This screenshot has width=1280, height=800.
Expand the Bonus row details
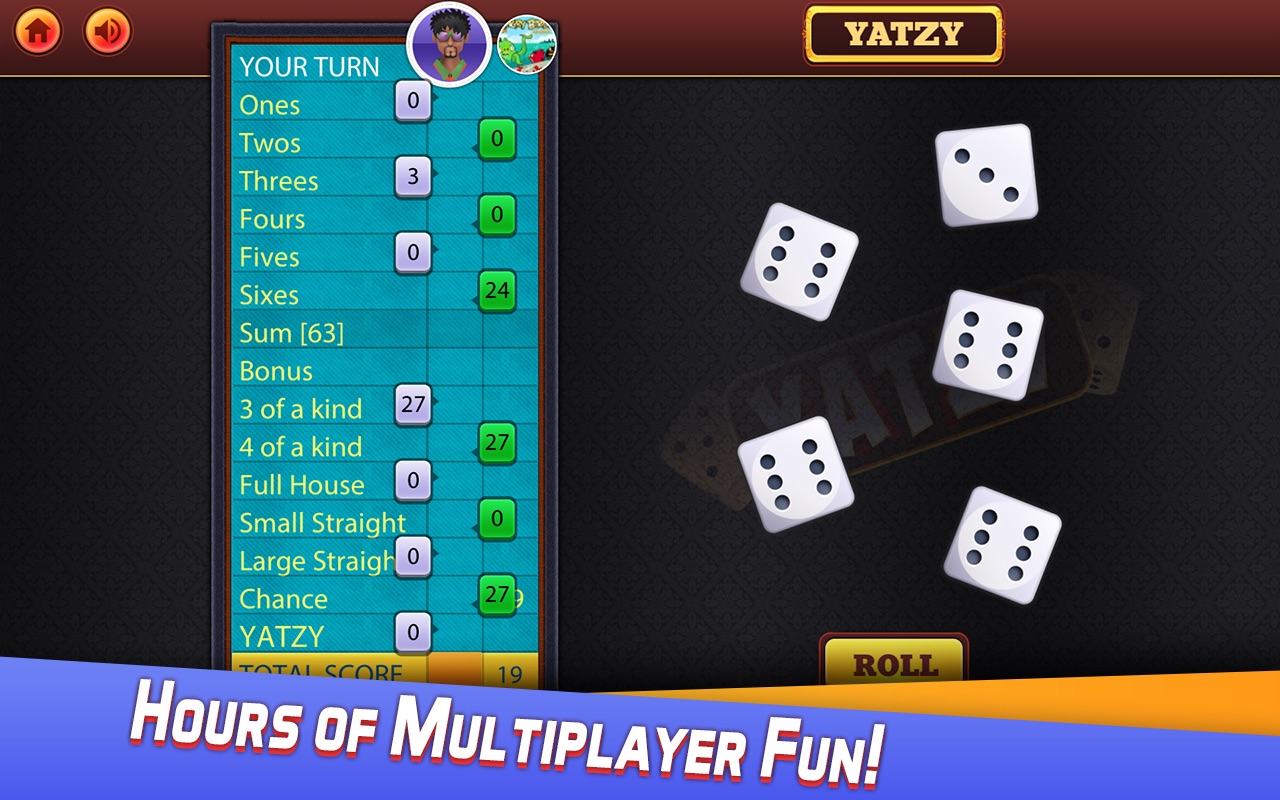coord(277,371)
